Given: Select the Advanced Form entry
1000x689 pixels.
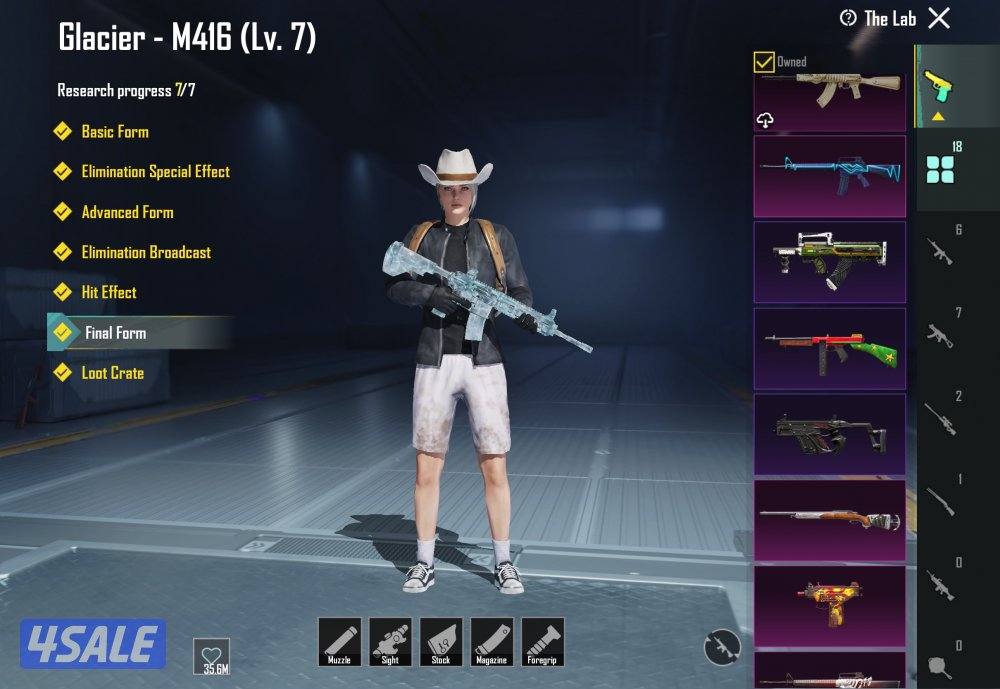Looking at the screenshot, I should click(127, 212).
